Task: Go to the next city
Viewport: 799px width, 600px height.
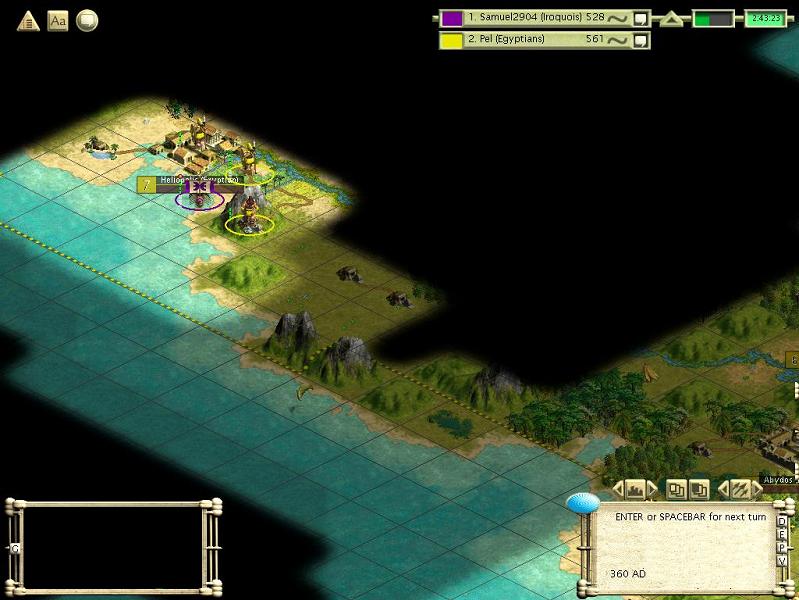Action: pos(653,489)
